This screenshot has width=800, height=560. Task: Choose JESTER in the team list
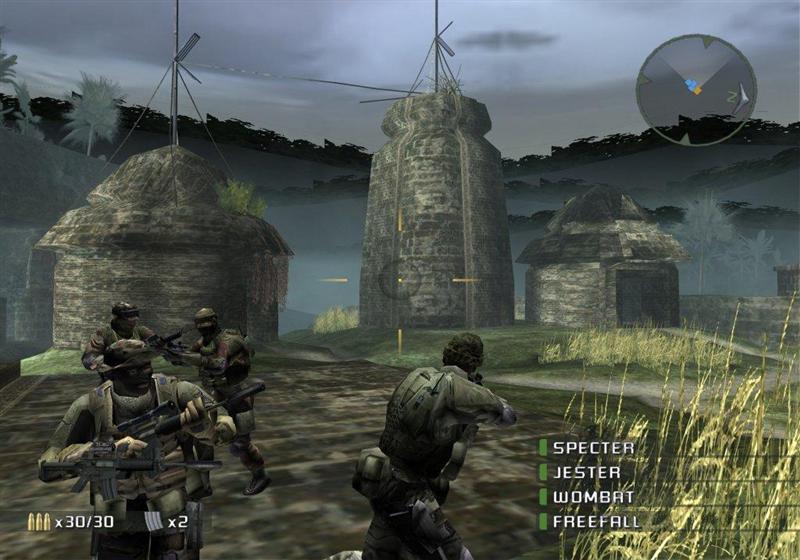pyautogui.click(x=586, y=472)
